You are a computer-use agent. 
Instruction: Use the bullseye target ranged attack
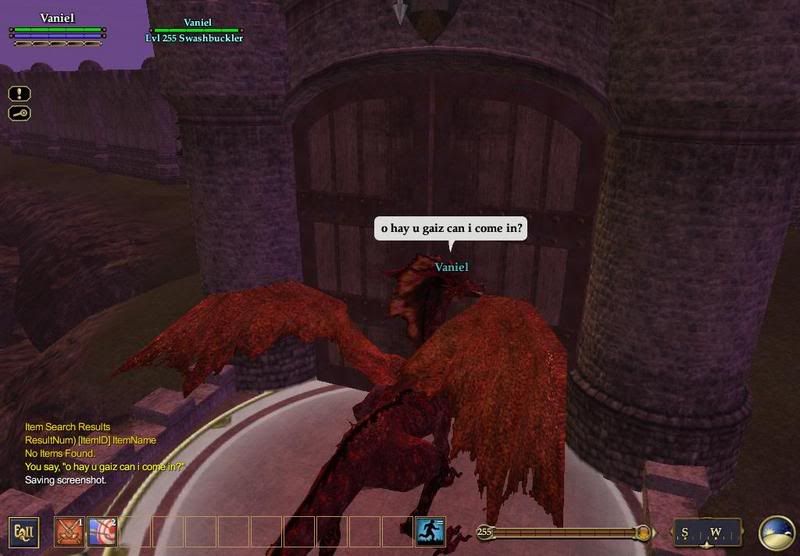click(x=102, y=531)
